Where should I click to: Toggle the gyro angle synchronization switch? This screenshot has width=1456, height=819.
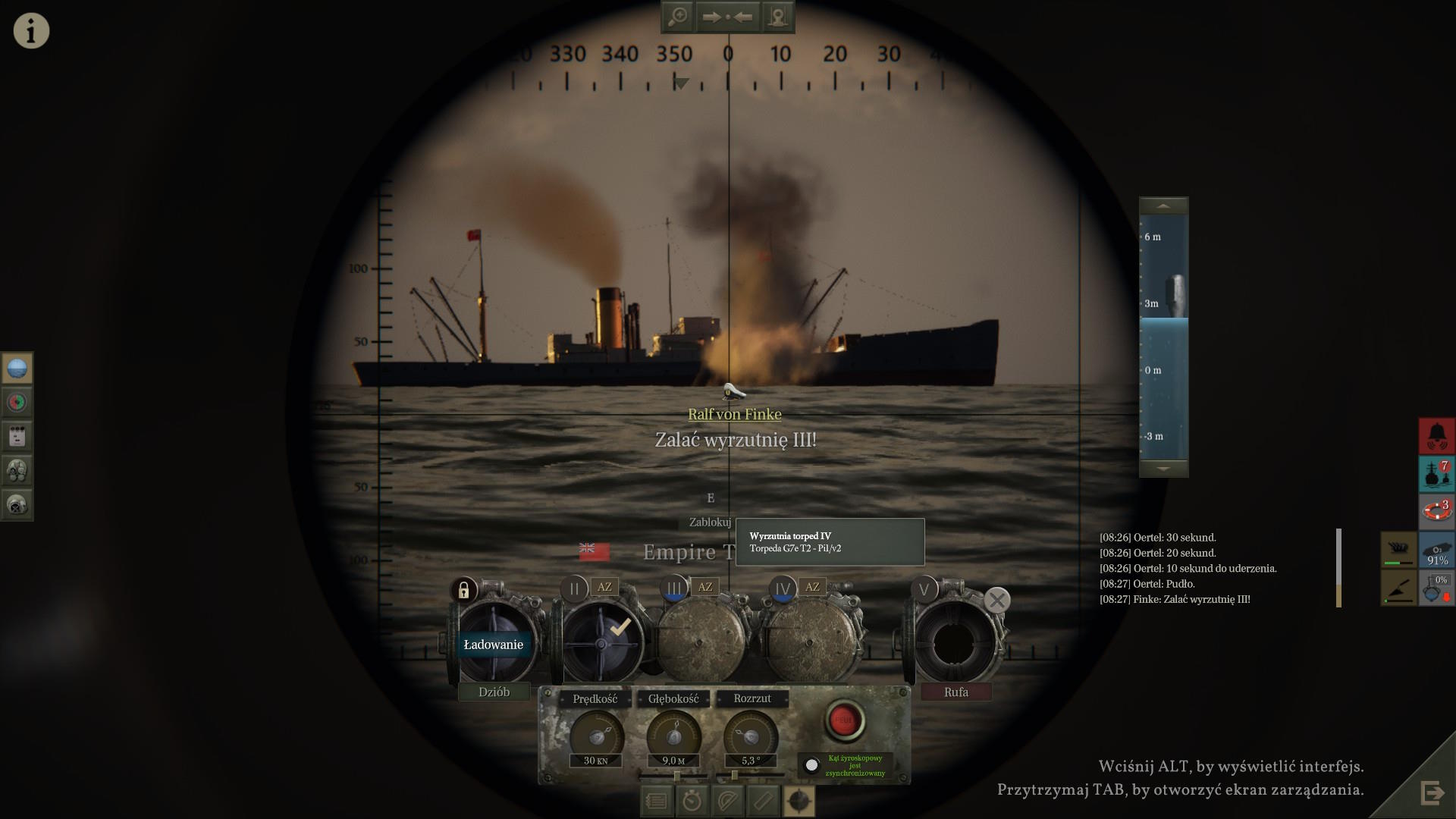tap(811, 764)
